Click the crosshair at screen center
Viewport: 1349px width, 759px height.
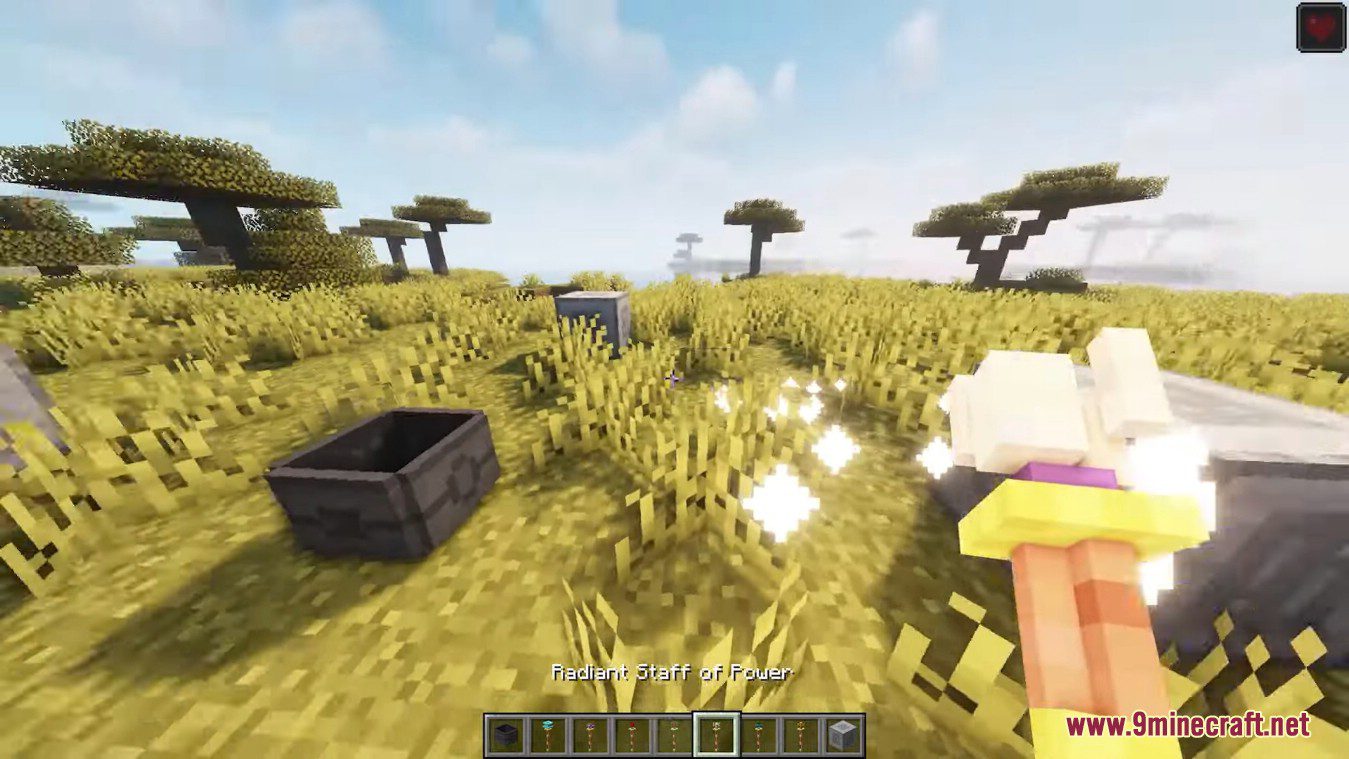(x=674, y=378)
